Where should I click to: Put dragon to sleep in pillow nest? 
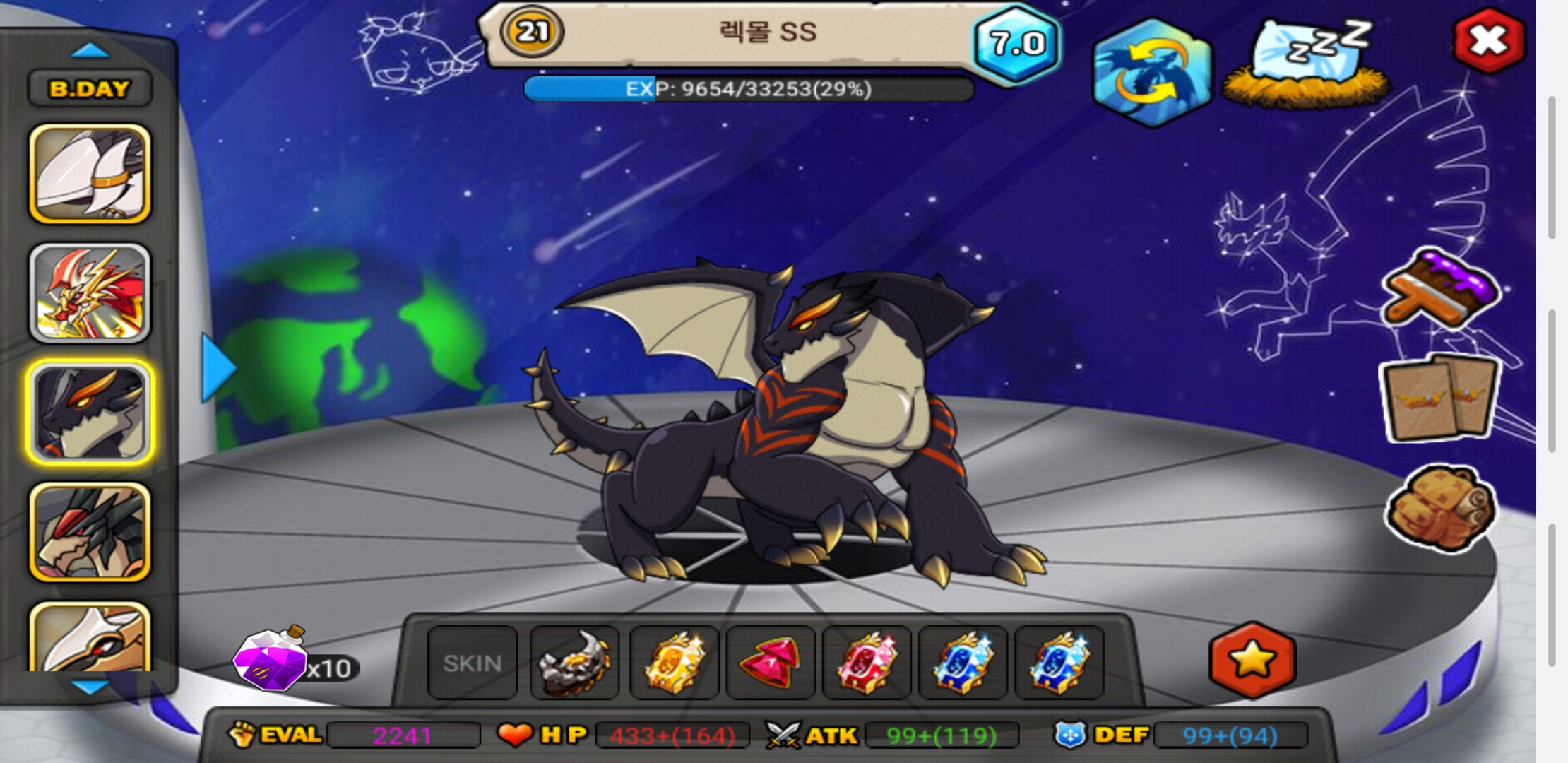[1307, 65]
